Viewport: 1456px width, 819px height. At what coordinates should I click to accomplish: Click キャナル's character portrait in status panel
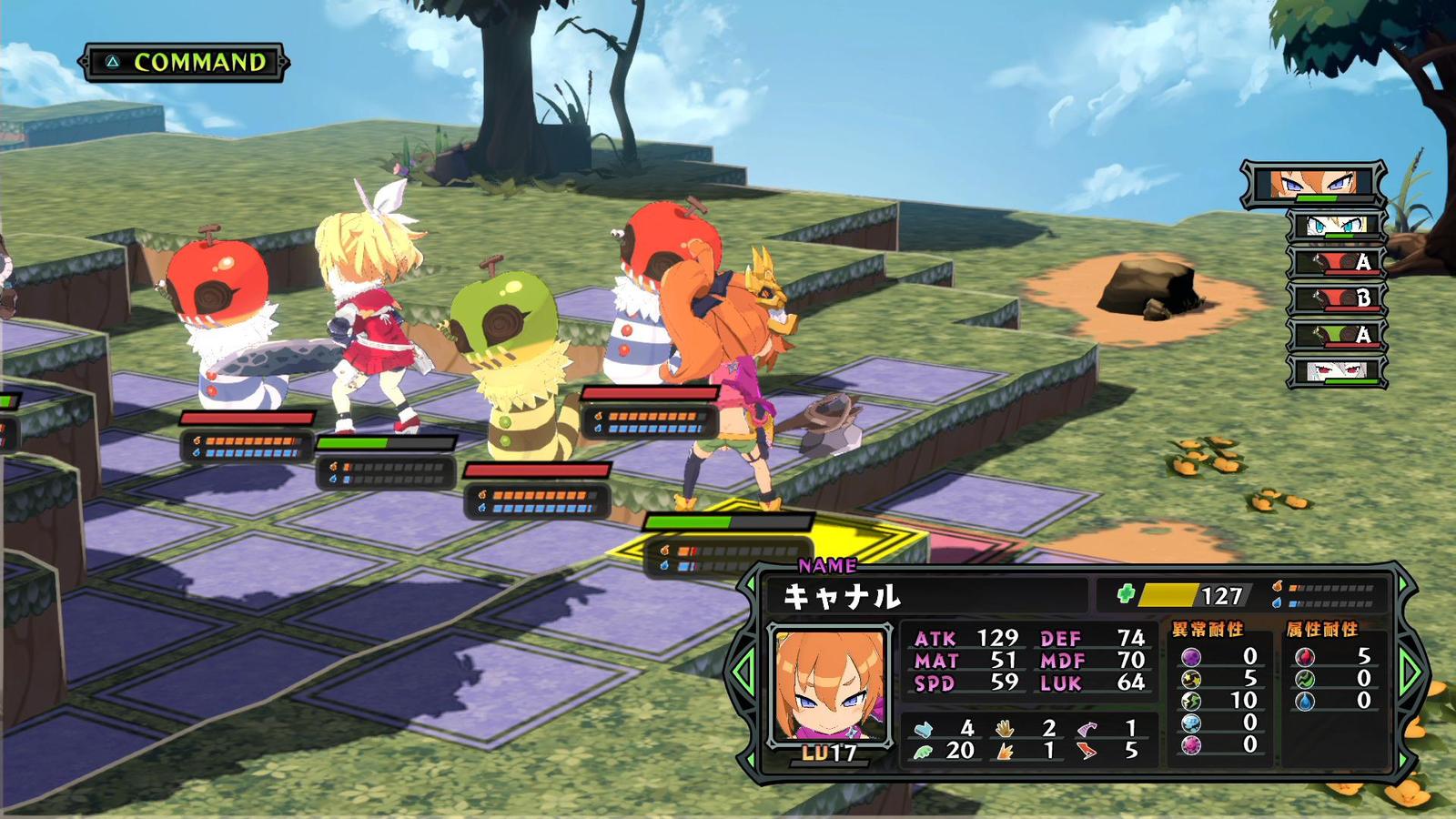[828, 684]
